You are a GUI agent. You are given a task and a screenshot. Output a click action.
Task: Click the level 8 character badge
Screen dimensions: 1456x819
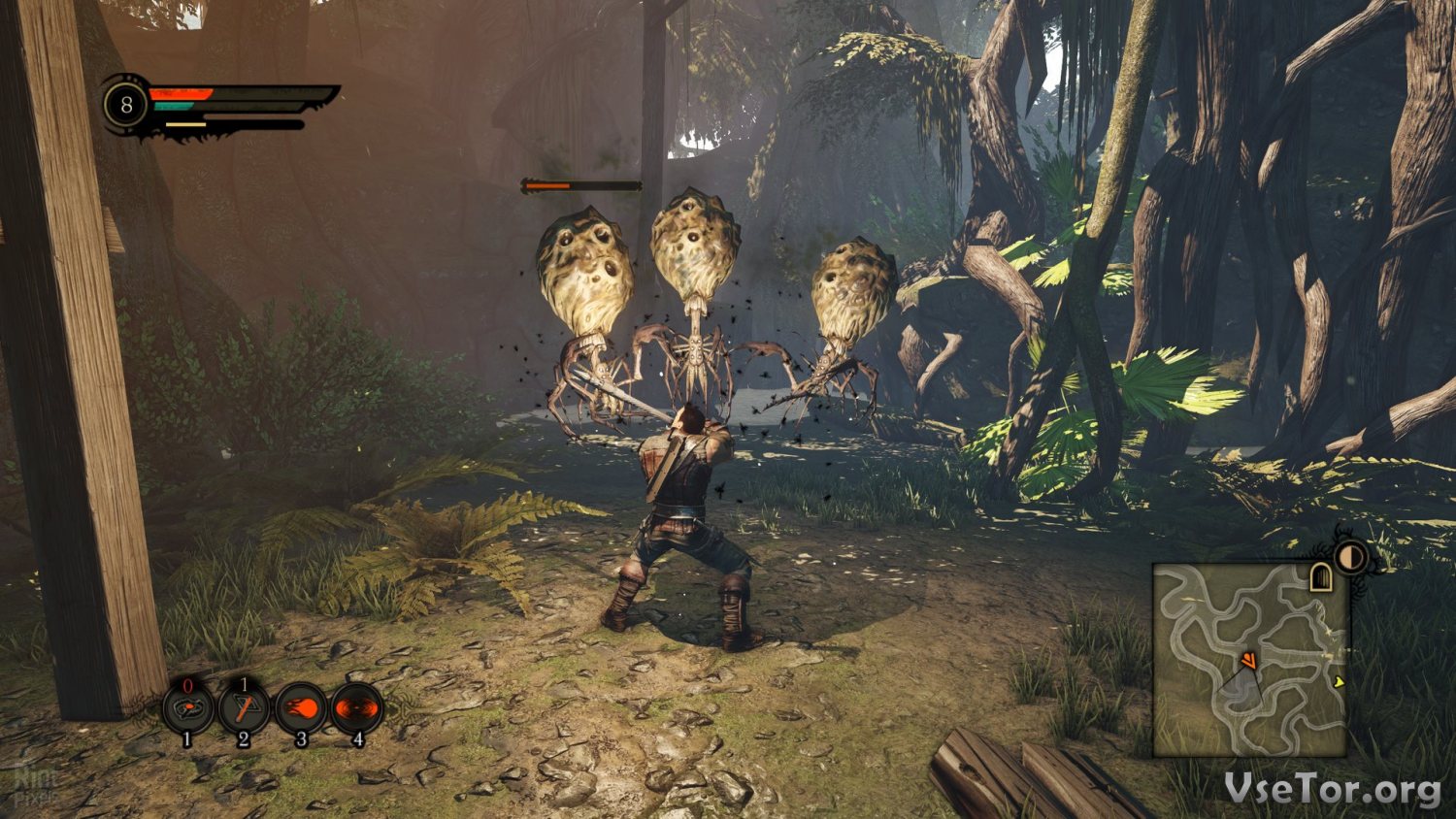pyautogui.click(x=126, y=104)
